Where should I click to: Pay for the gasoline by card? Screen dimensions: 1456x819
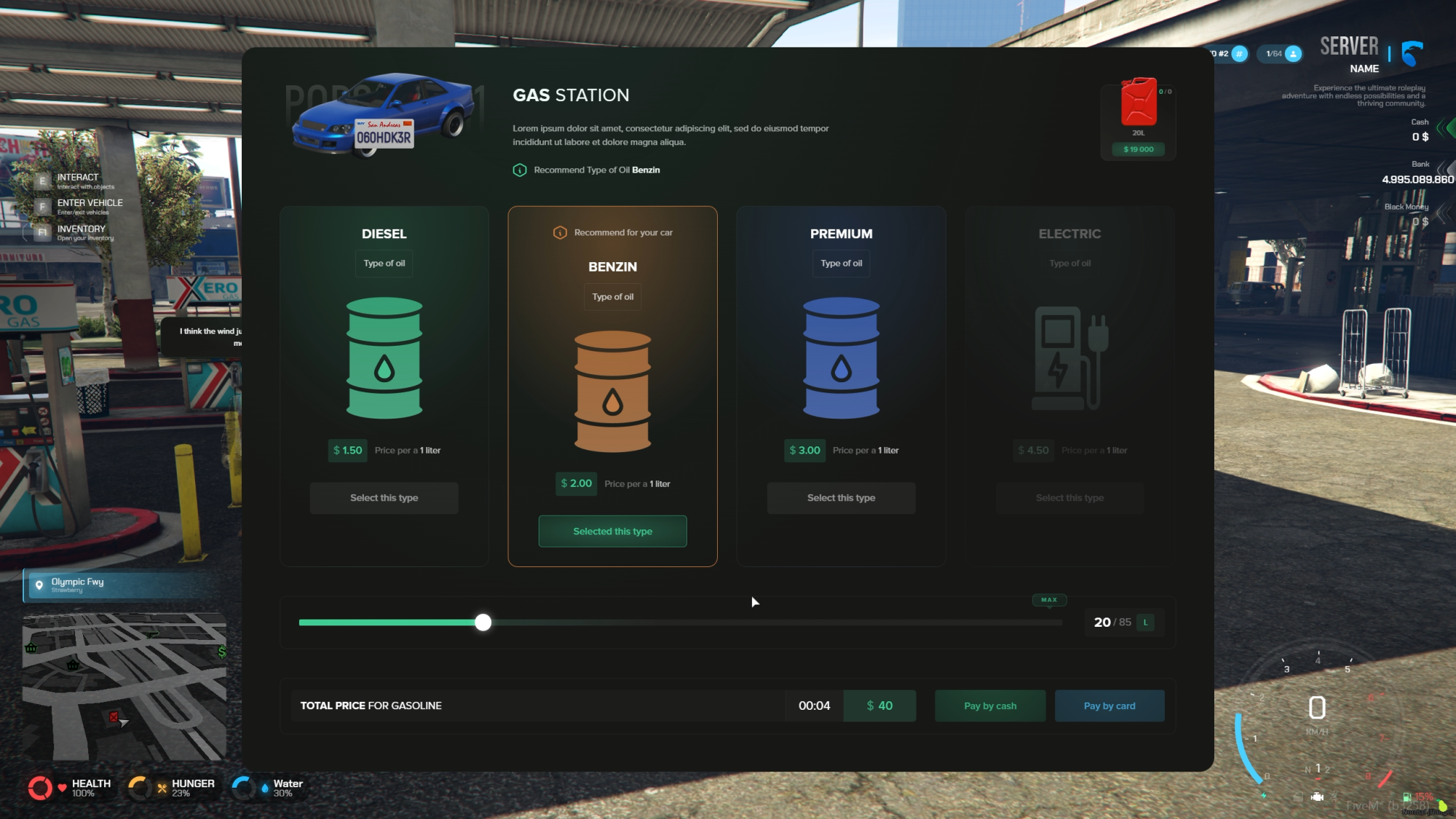click(x=1109, y=705)
